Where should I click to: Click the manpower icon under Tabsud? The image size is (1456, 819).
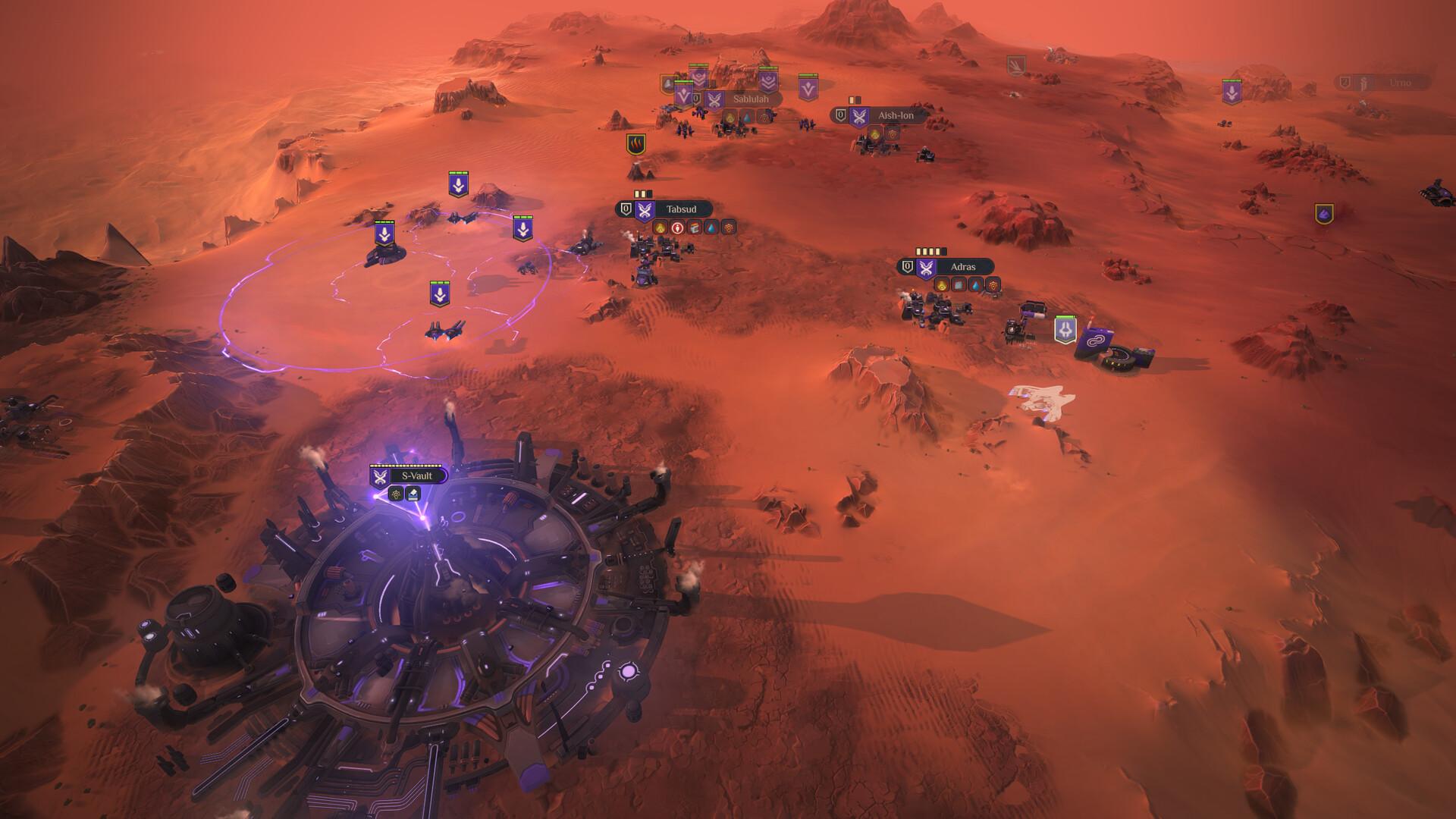[677, 229]
